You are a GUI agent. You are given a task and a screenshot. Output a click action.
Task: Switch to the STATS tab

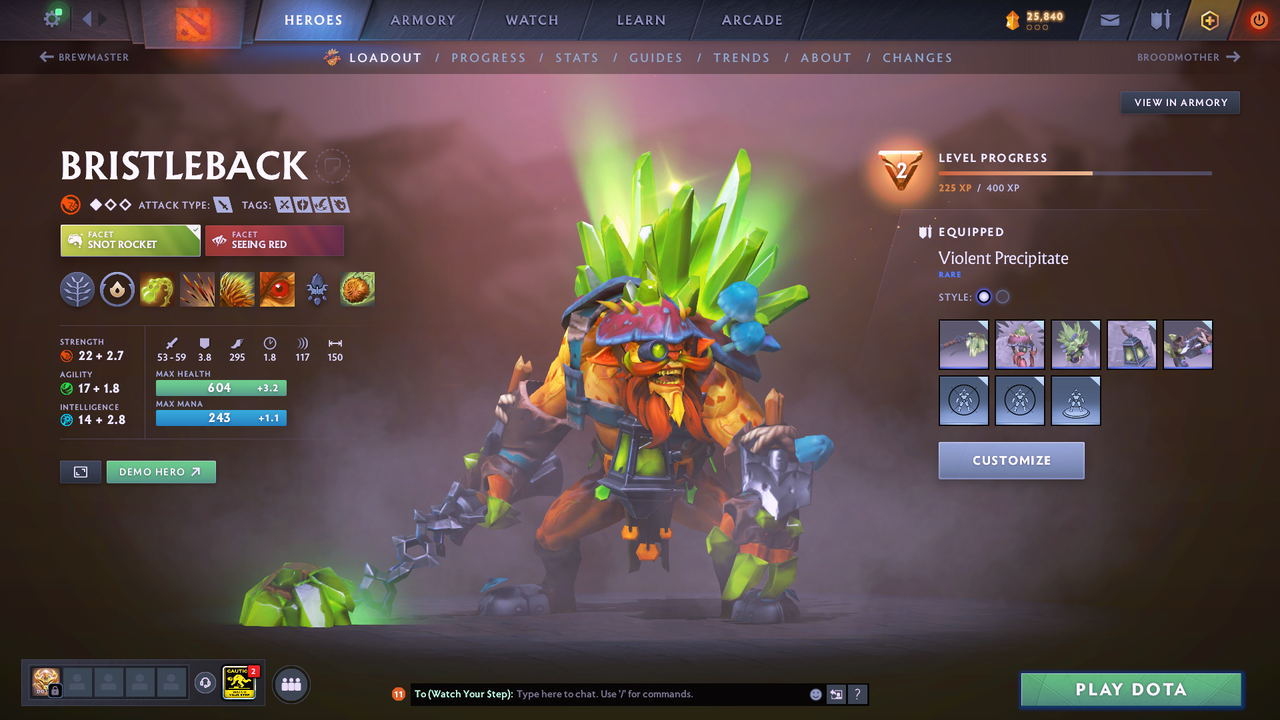coord(577,58)
